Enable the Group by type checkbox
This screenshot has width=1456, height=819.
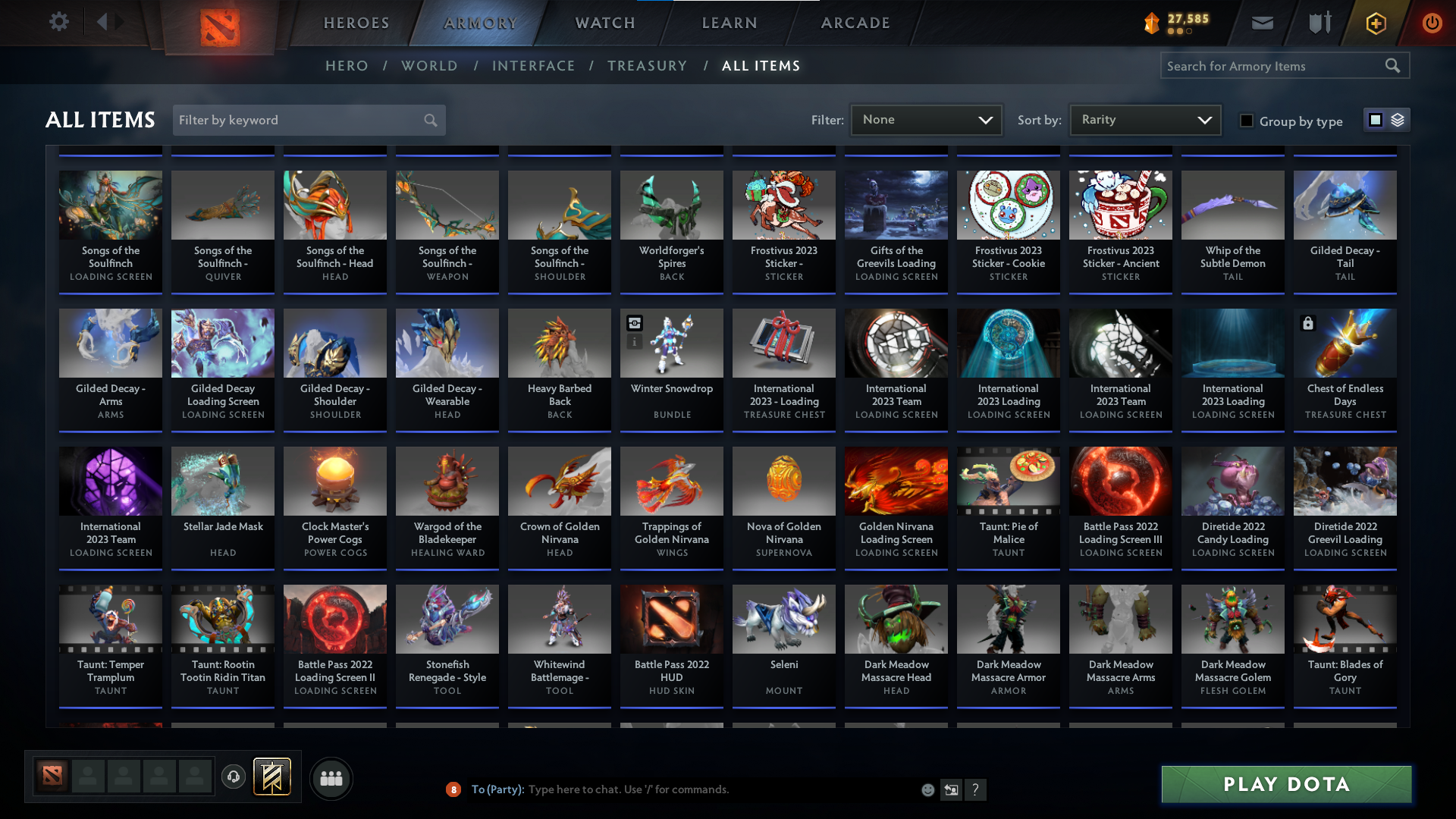[x=1246, y=120]
